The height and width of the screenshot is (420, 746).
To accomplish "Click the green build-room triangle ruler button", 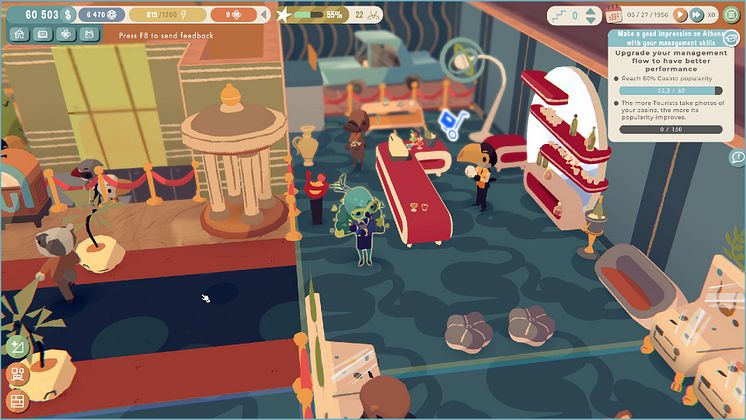I will 16,347.
